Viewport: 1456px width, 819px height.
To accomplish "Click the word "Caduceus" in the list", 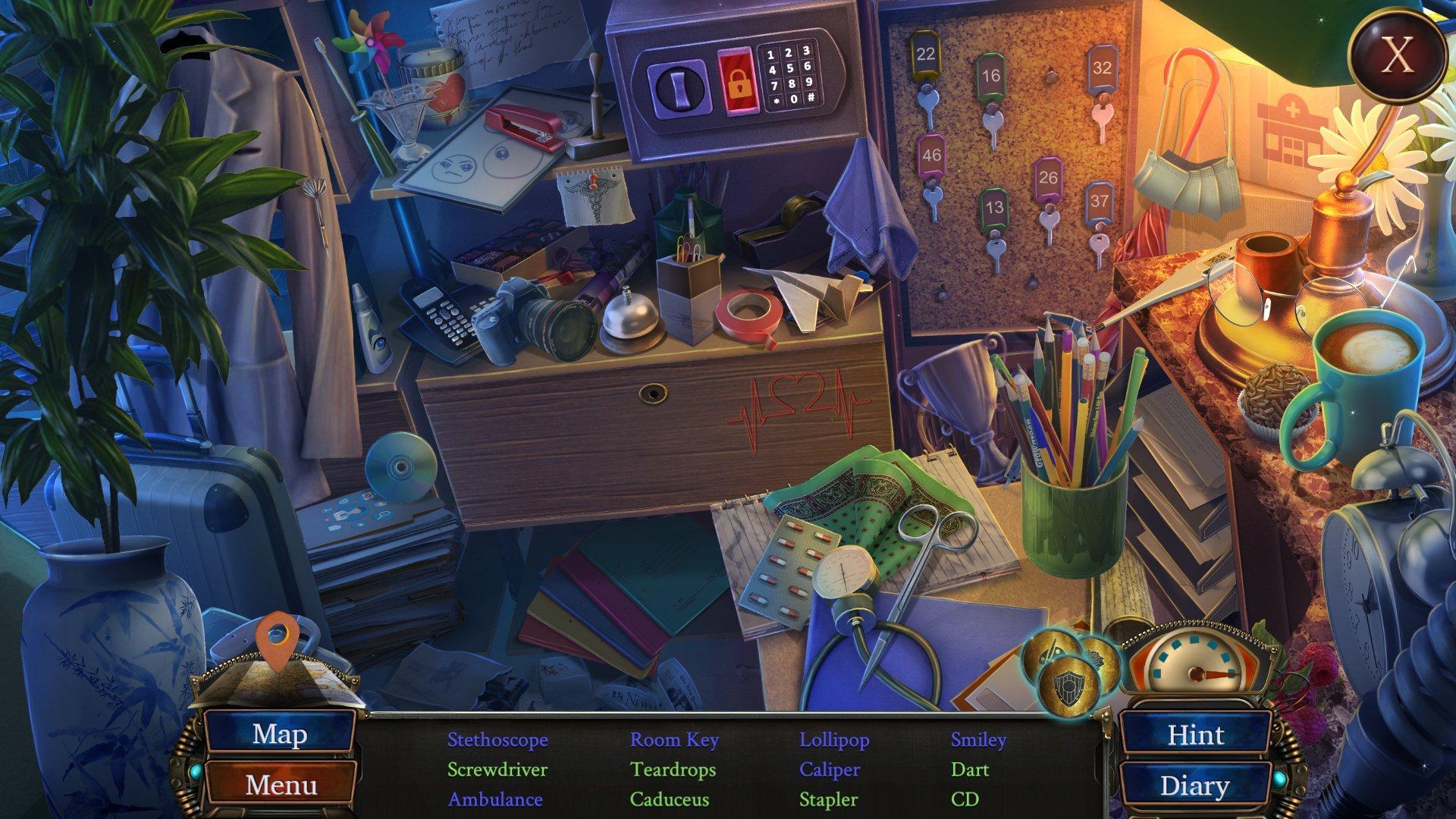I will 670,799.
